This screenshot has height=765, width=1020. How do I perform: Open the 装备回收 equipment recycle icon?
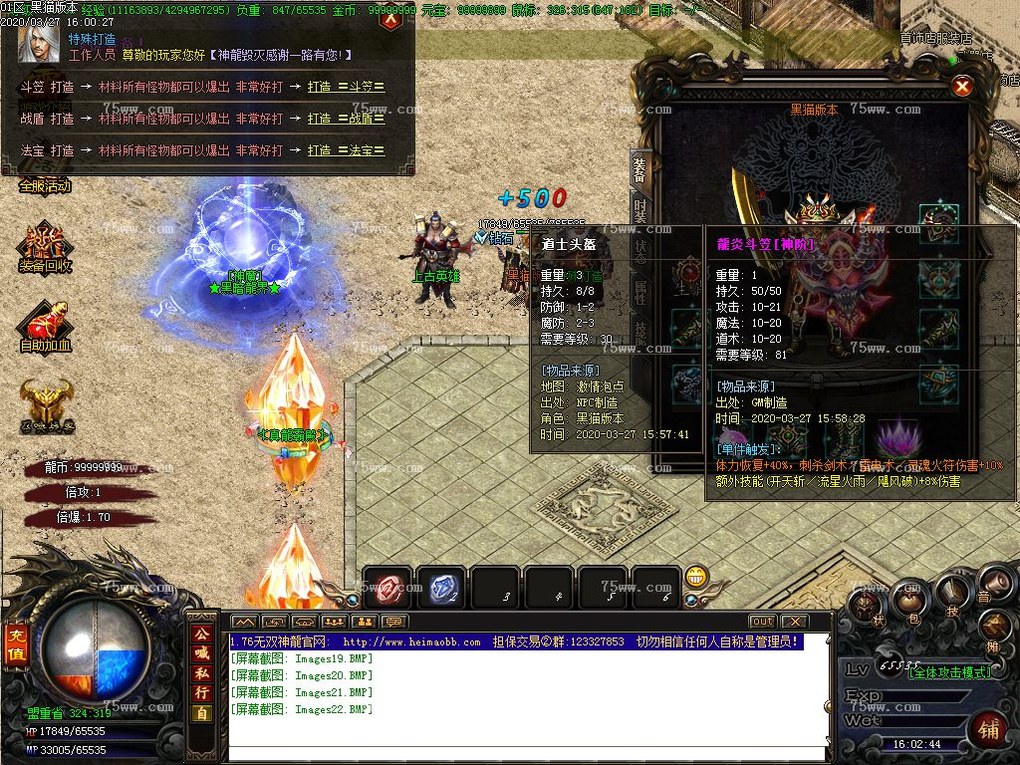click(45, 245)
